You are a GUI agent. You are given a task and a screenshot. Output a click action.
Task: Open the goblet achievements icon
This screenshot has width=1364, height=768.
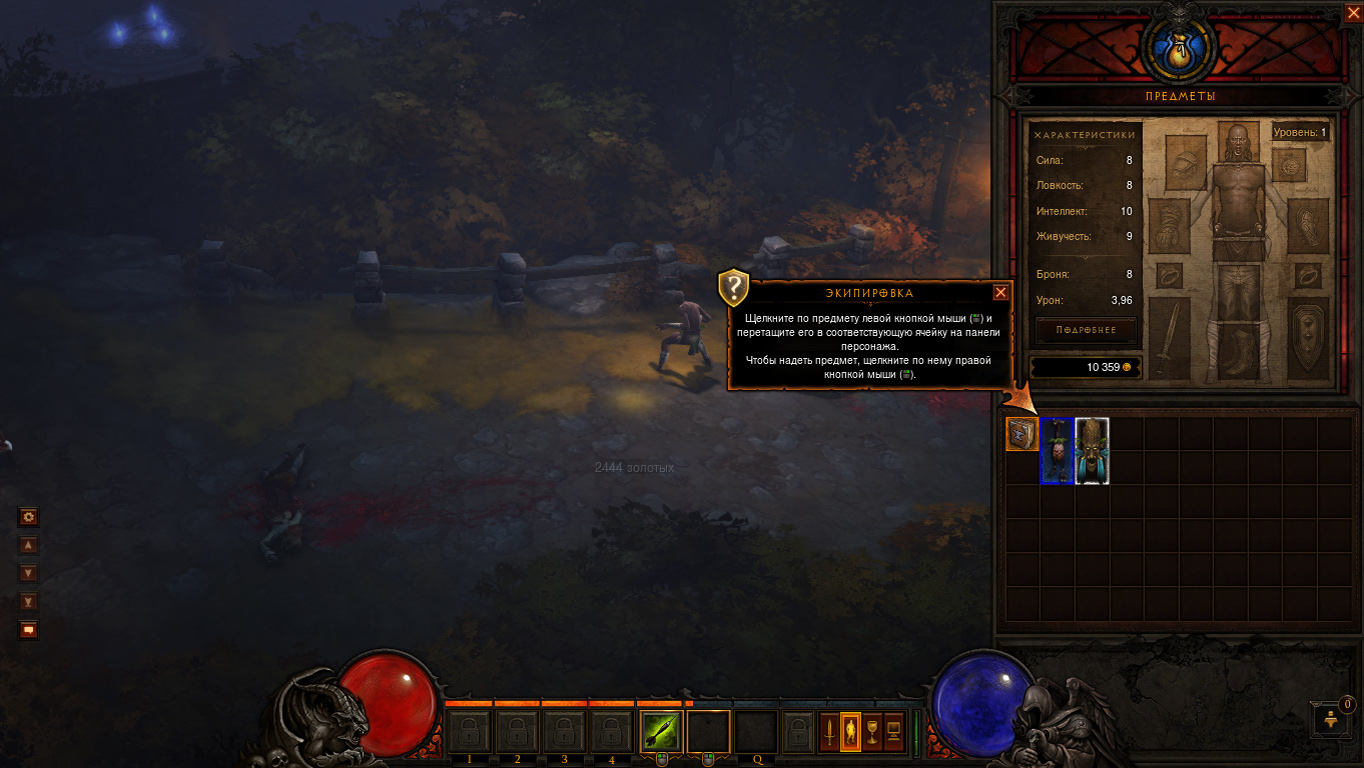tap(872, 733)
